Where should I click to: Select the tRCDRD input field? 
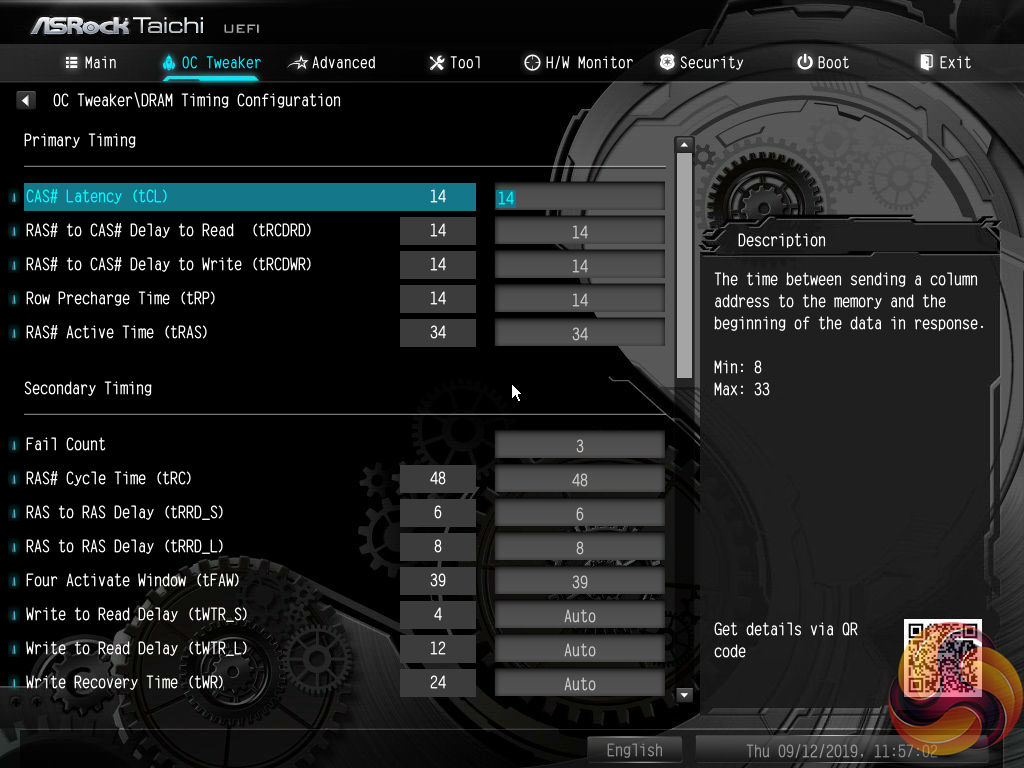(x=580, y=232)
